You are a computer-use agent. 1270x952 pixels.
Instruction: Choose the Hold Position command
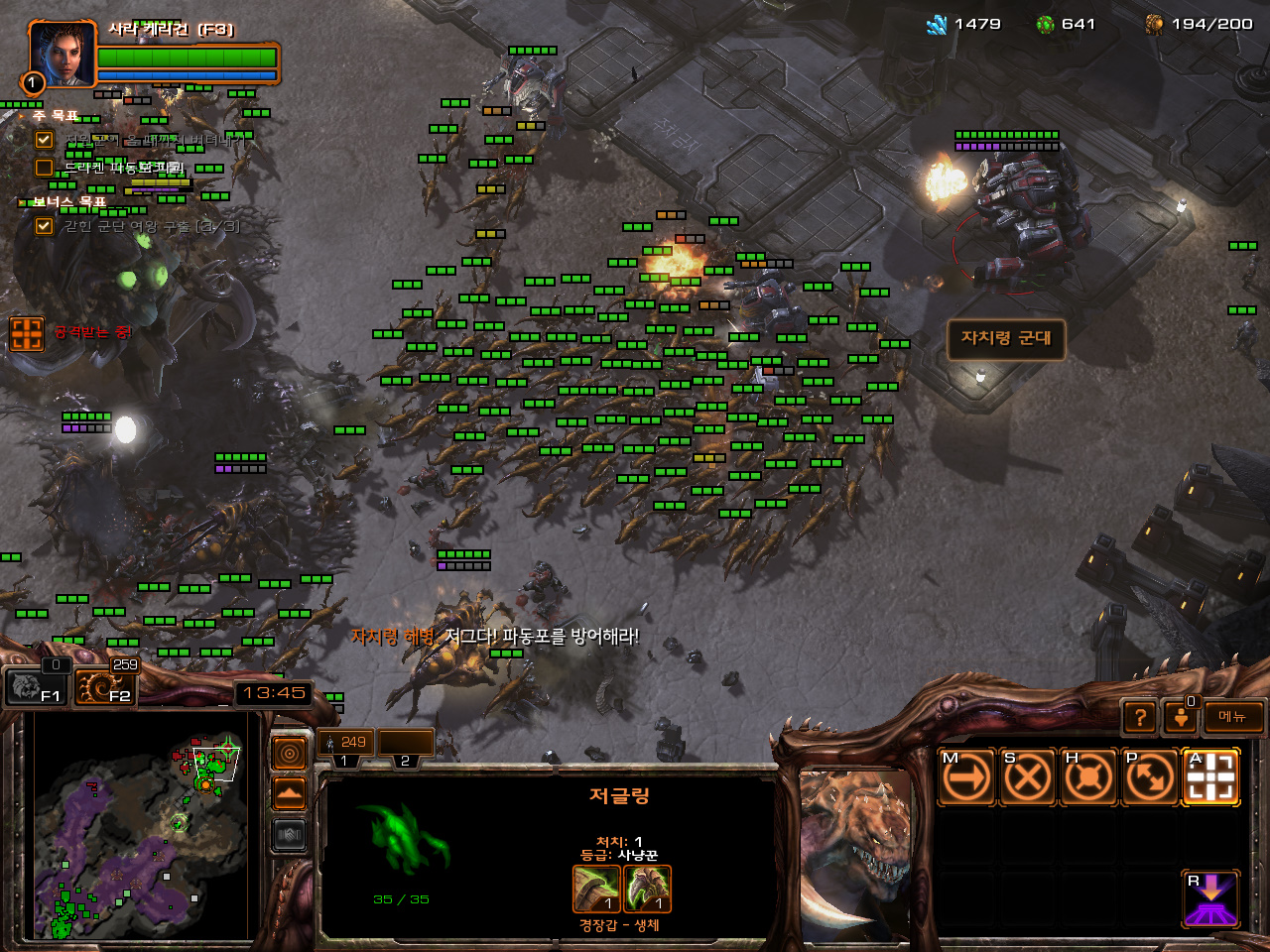[x=1088, y=777]
